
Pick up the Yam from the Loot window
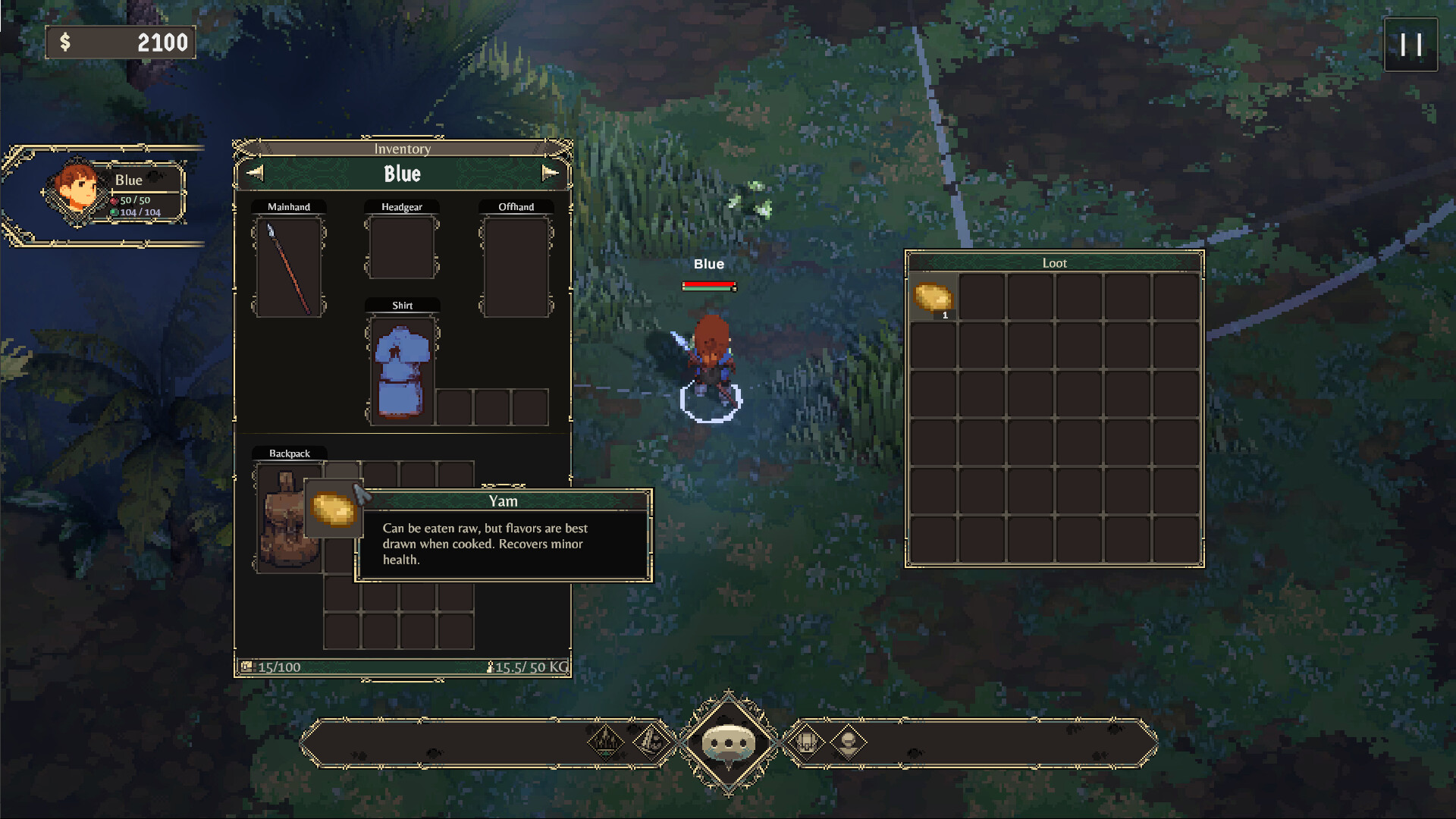[x=934, y=296]
